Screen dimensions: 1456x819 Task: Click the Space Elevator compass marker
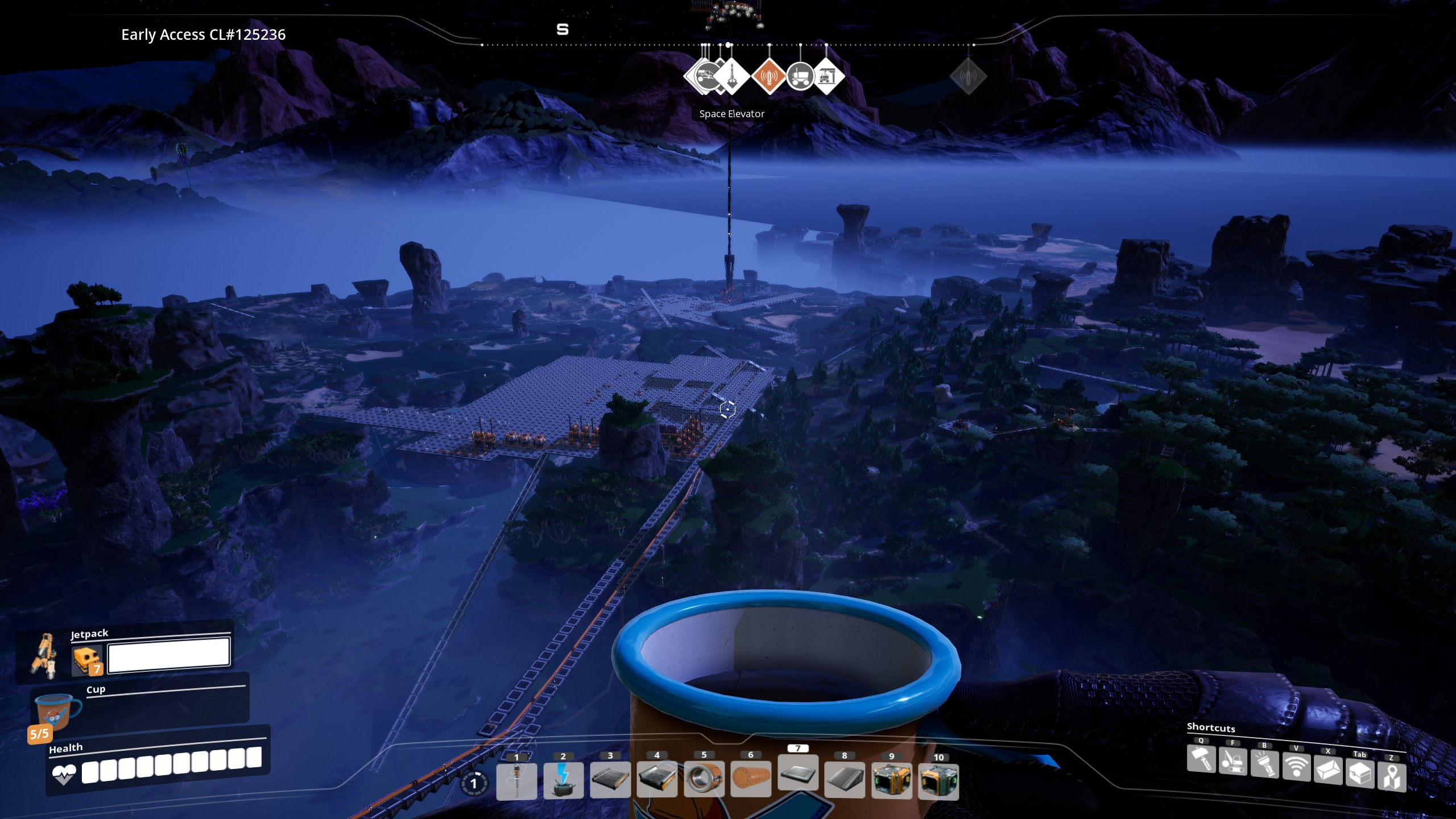tap(732, 76)
